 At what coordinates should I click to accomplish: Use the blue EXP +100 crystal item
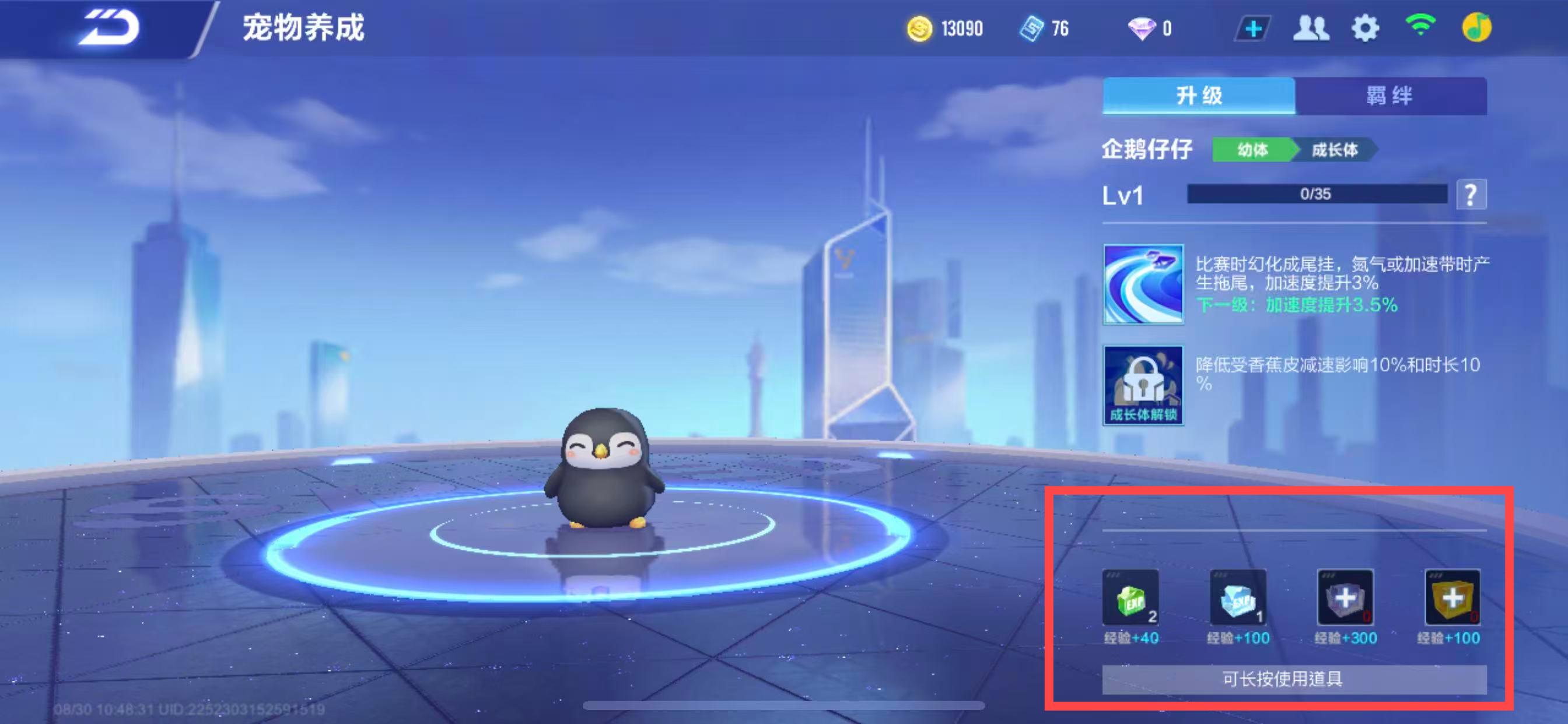click(1238, 598)
